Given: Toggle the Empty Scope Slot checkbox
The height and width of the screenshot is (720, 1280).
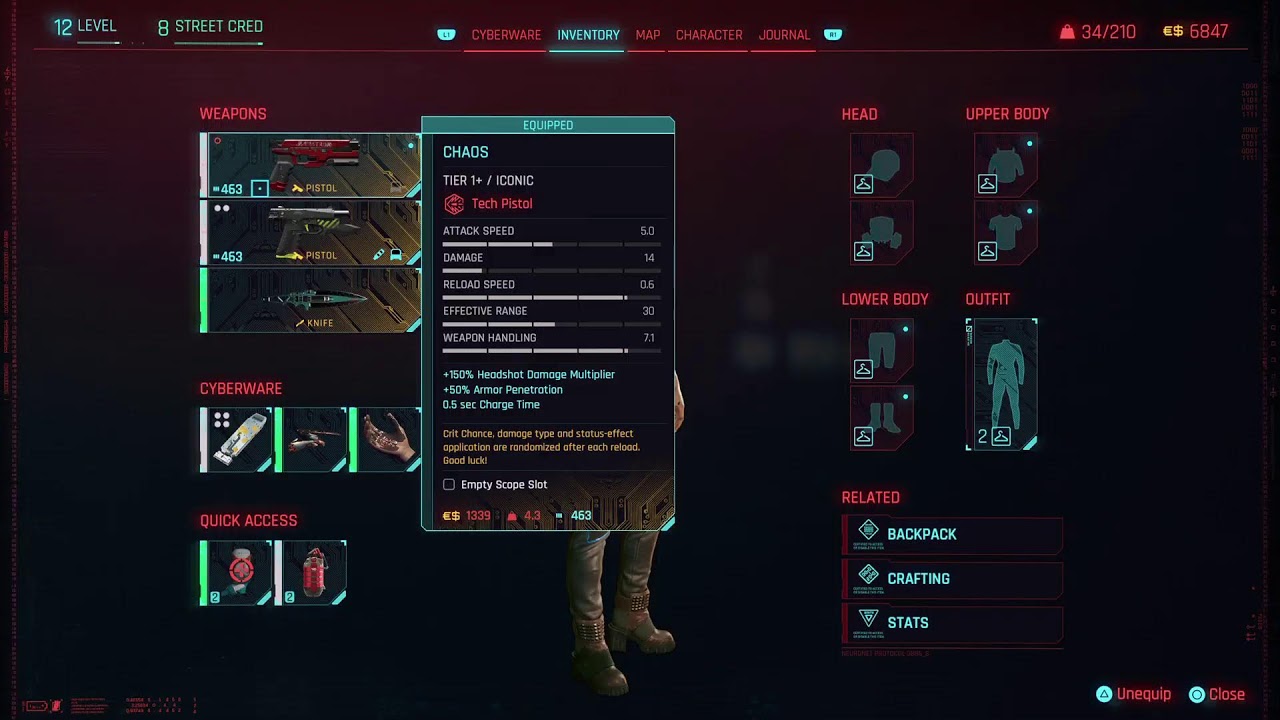Looking at the screenshot, I should (449, 484).
